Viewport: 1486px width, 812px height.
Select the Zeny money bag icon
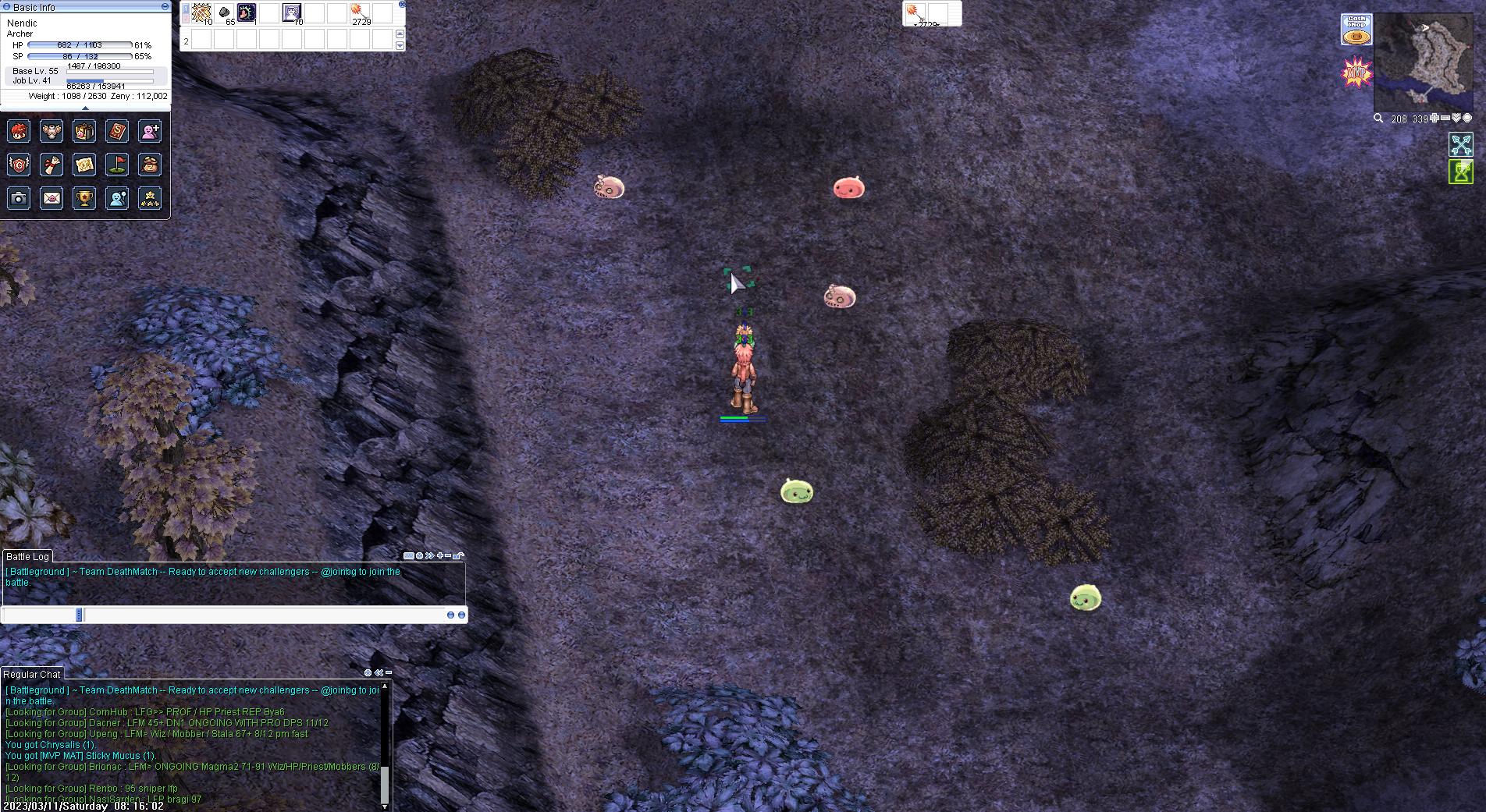click(149, 164)
